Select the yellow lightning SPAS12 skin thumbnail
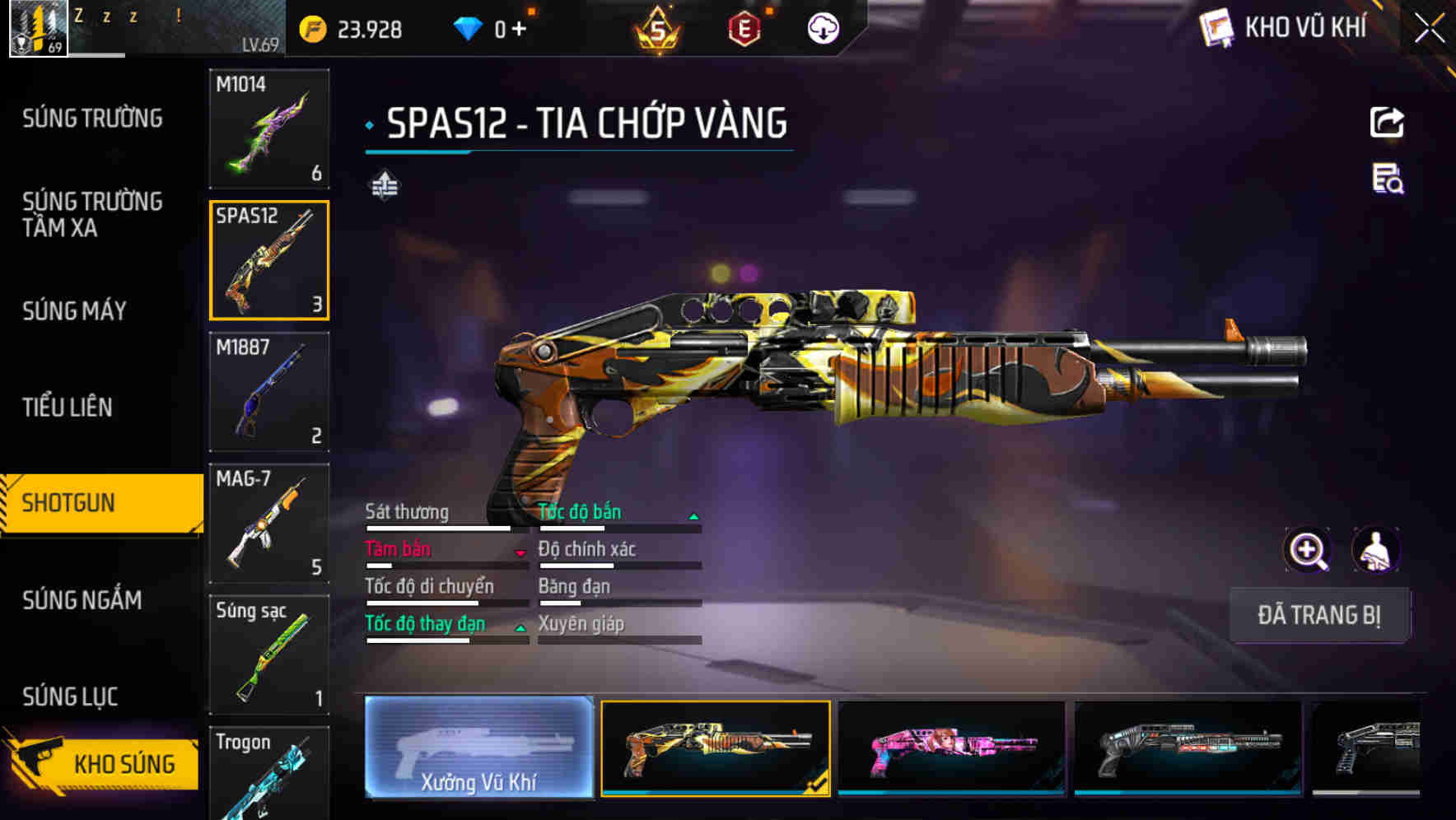 click(x=715, y=748)
